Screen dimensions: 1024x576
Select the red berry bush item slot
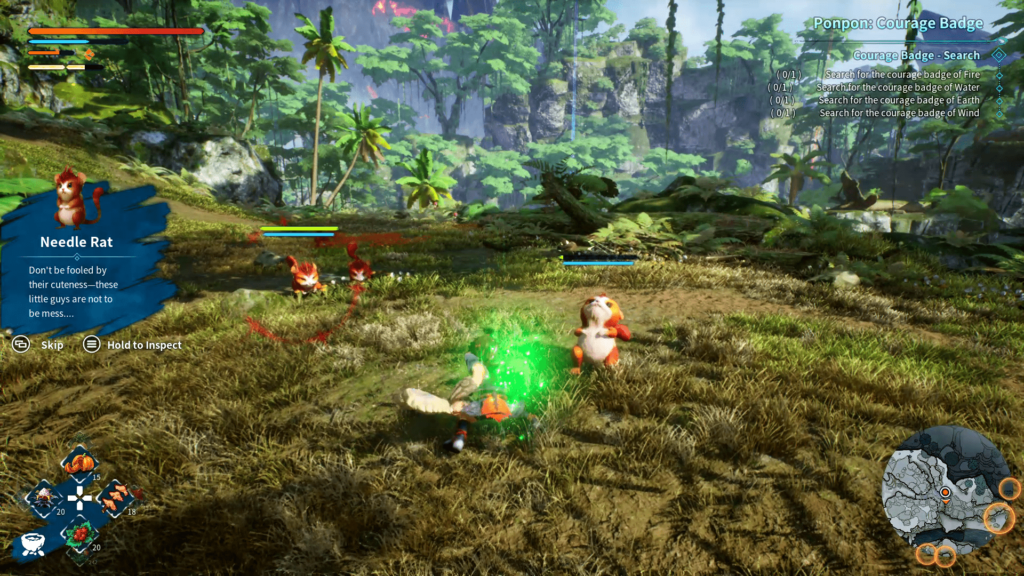79,532
